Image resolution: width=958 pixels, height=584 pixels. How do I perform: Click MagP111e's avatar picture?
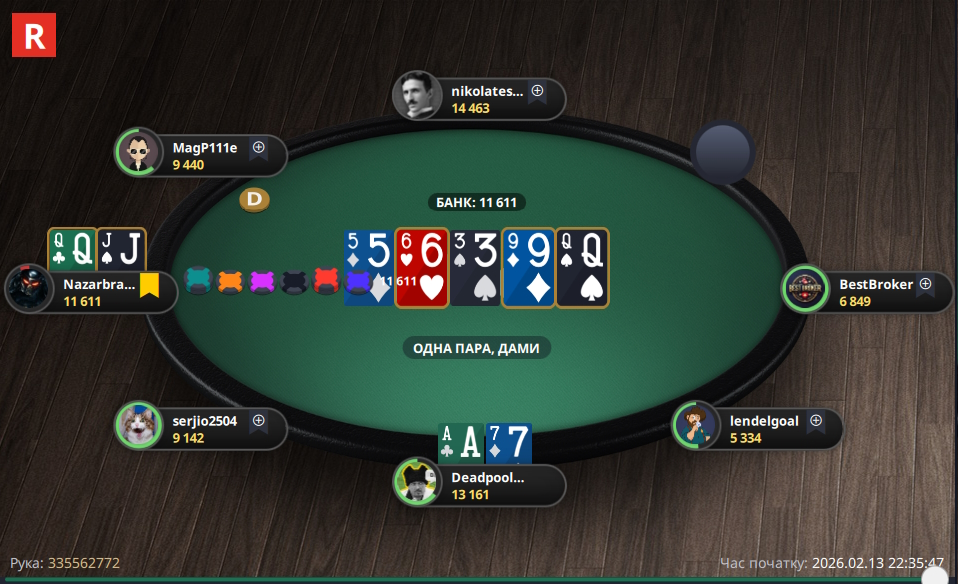pos(138,152)
